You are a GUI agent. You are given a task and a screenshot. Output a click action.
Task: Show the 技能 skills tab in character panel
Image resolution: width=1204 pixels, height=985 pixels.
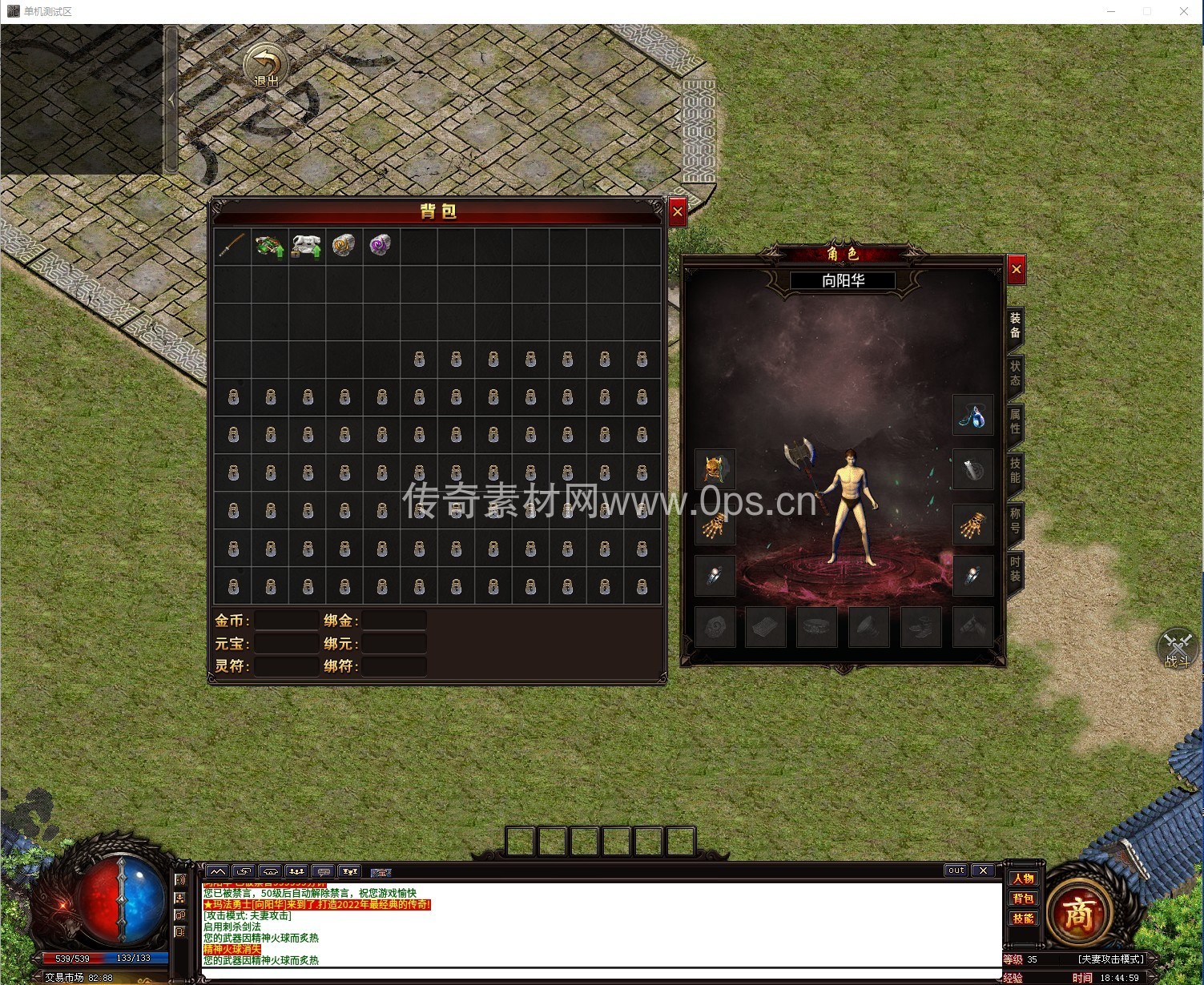[1015, 471]
